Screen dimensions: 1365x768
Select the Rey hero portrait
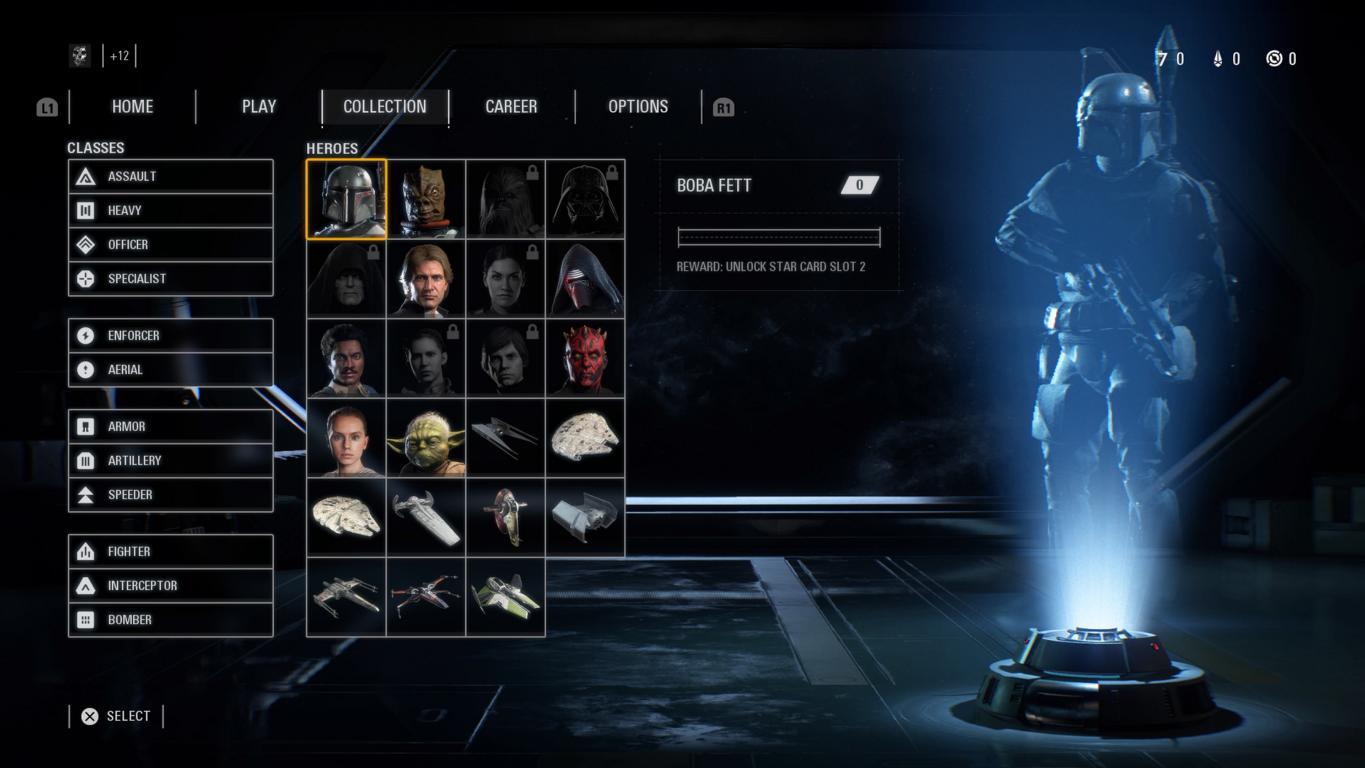(346, 438)
